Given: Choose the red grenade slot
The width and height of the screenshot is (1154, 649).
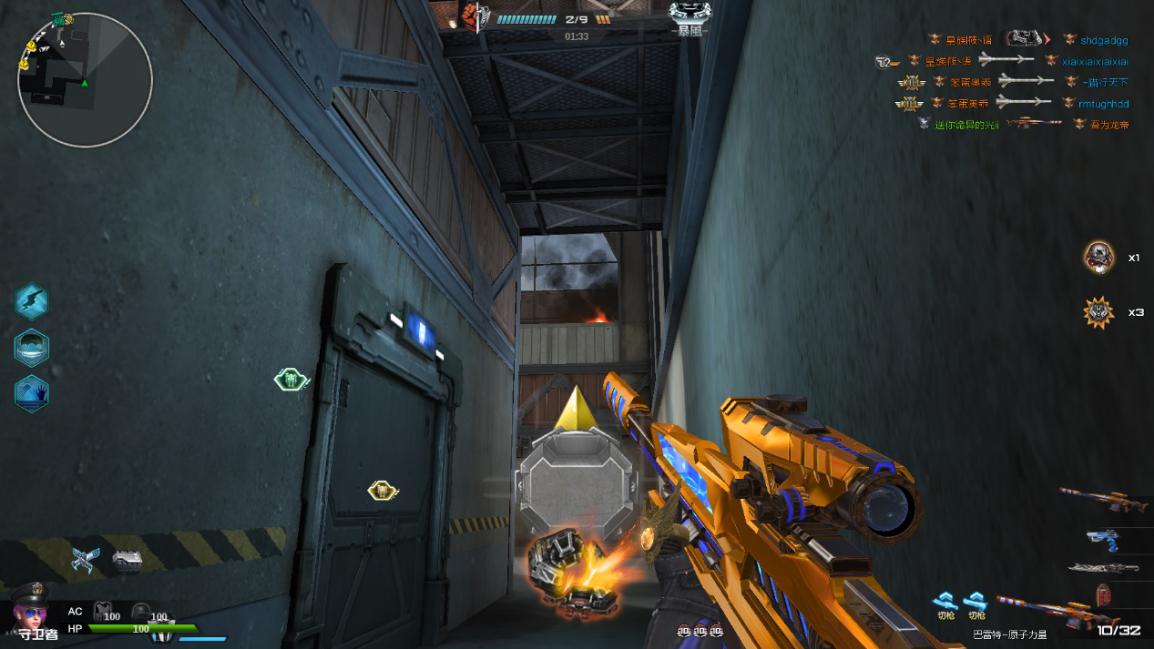Looking at the screenshot, I should point(1104,595).
